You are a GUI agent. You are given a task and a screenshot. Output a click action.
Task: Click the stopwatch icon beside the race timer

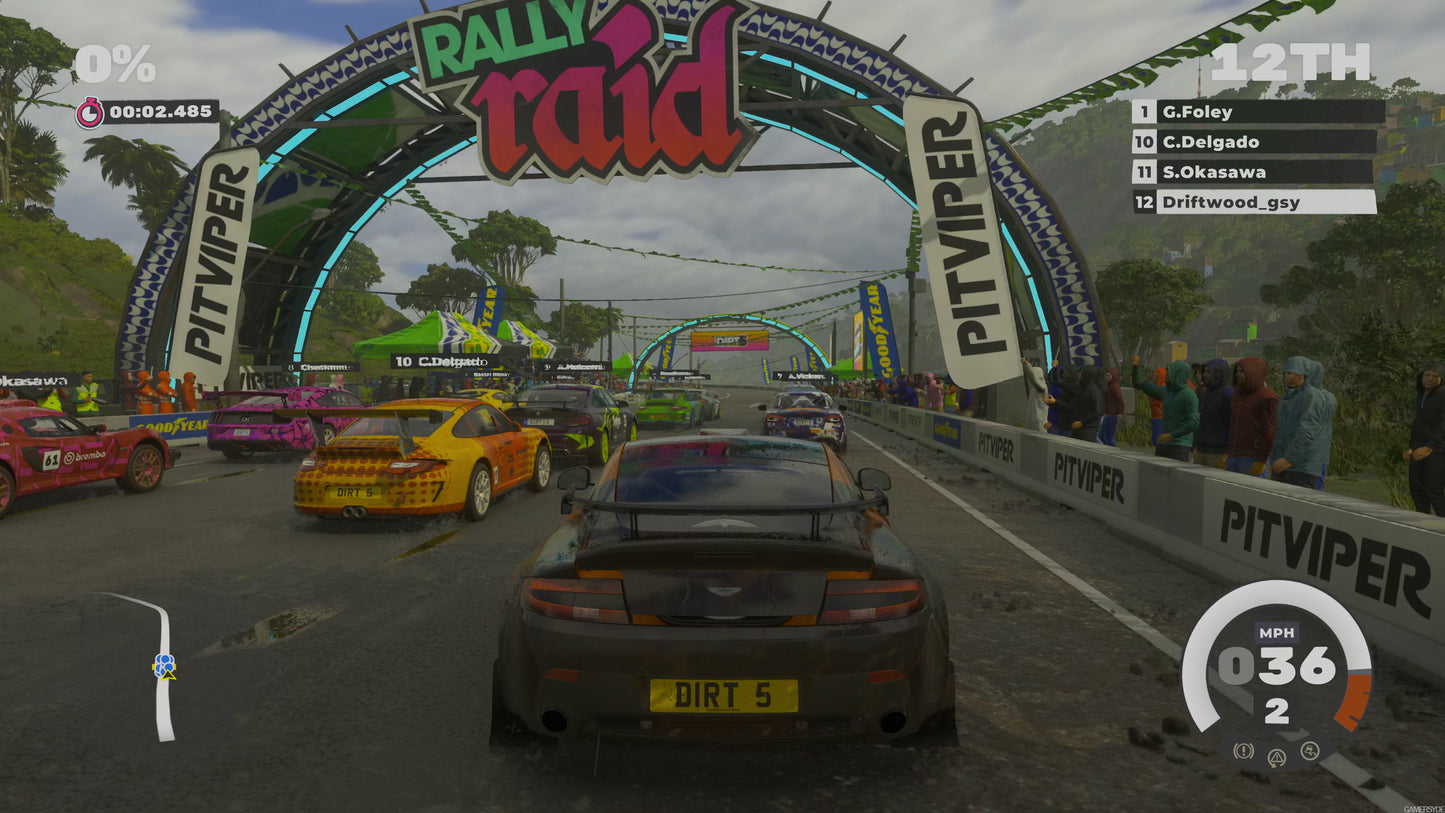(92, 113)
